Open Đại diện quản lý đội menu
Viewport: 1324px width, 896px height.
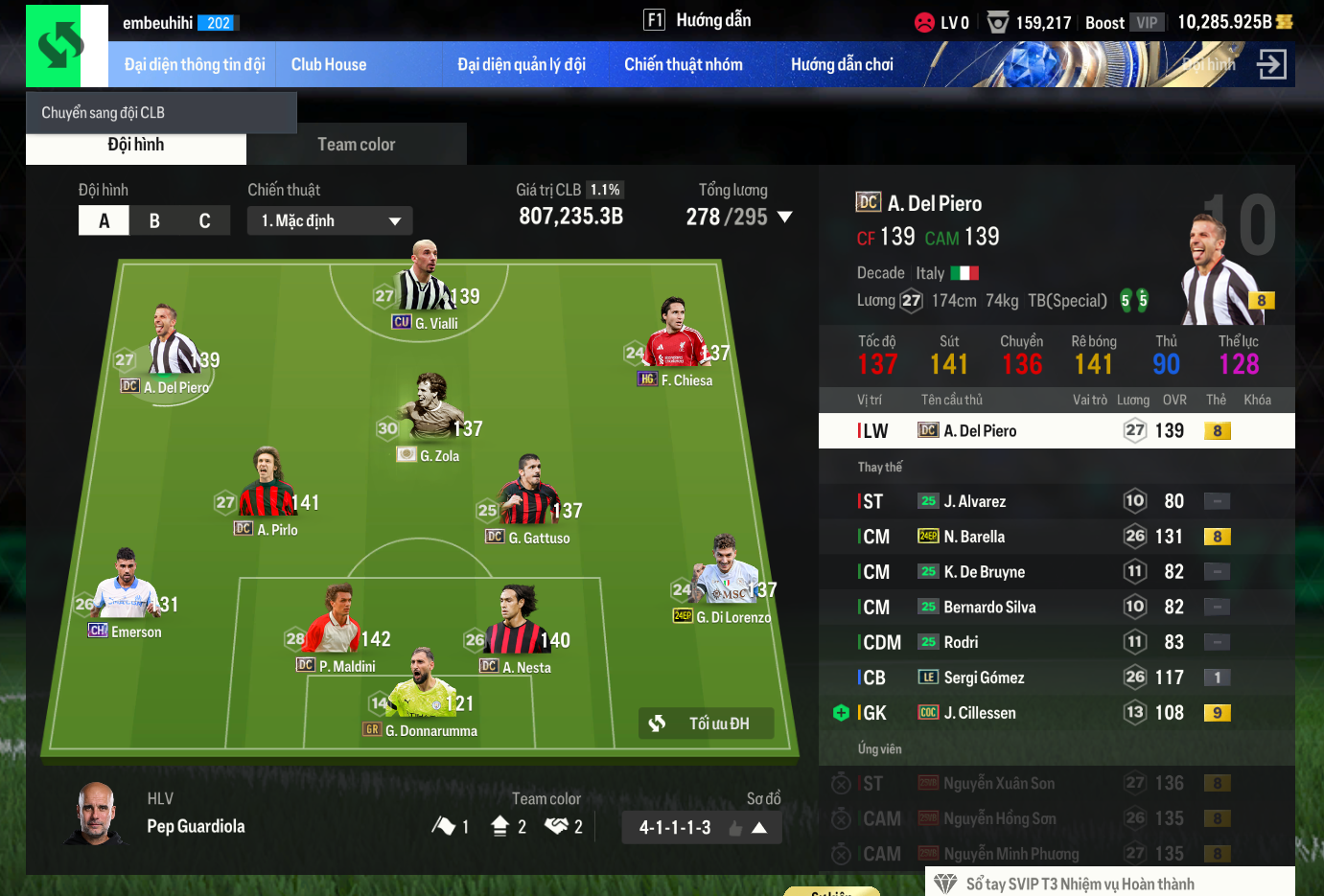521,65
